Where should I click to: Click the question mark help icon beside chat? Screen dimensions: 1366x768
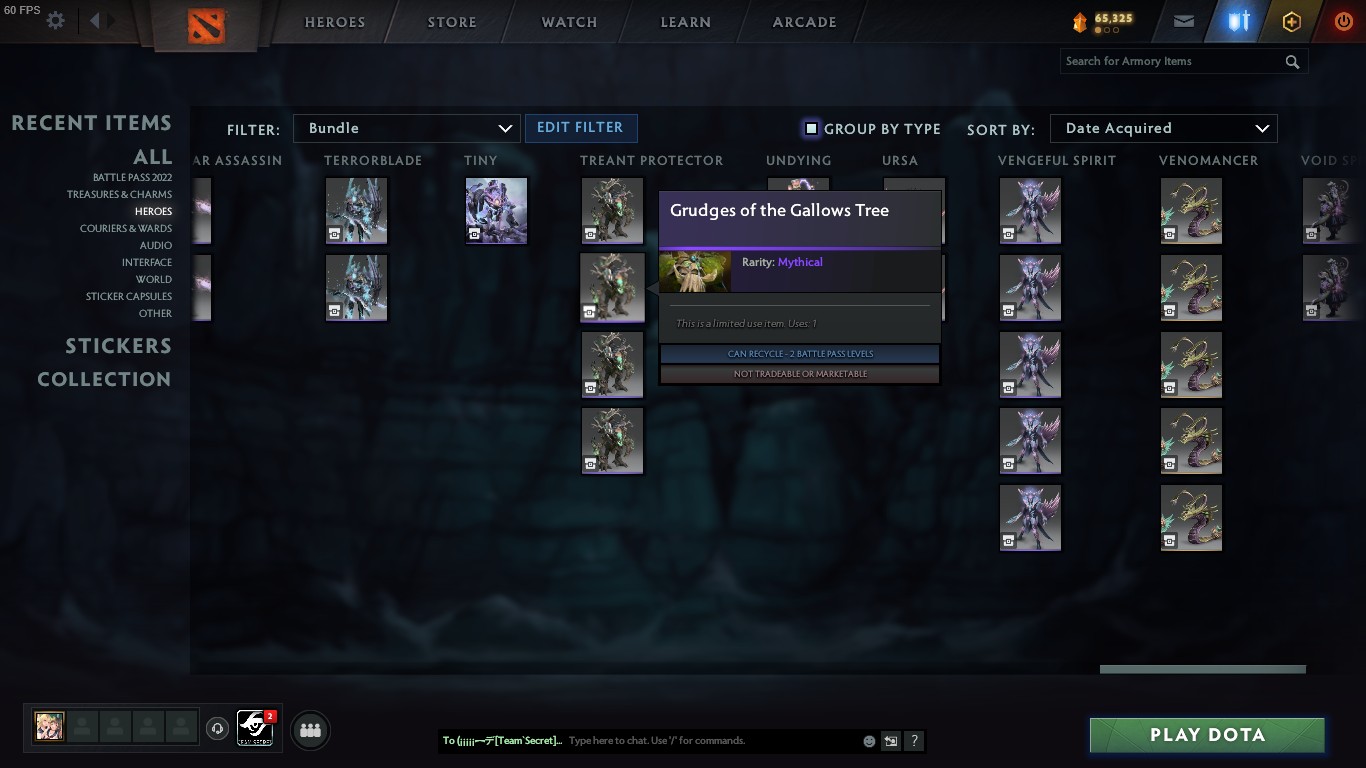(914, 741)
